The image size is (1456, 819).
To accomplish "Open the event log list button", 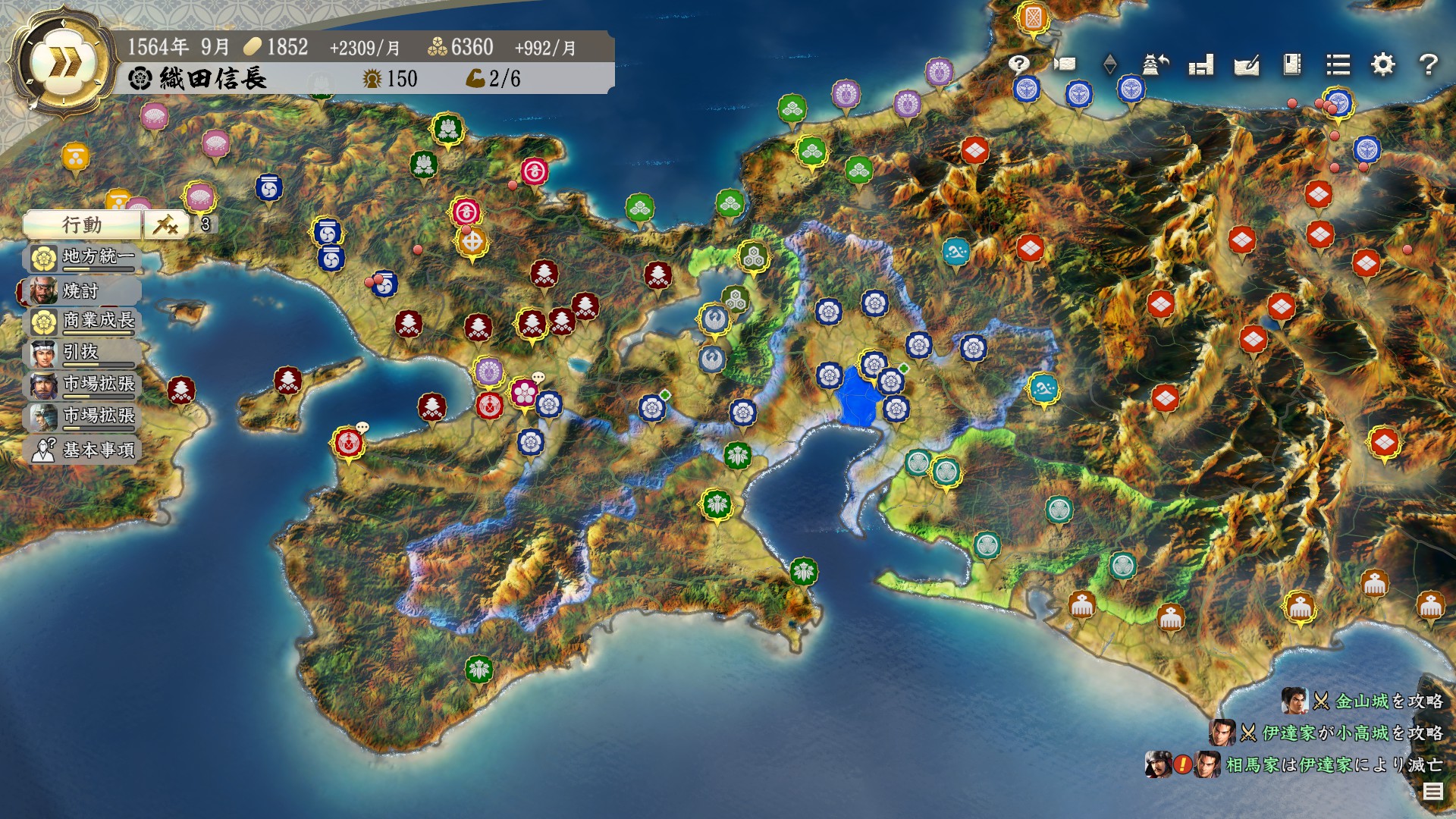I will [x=1432, y=792].
